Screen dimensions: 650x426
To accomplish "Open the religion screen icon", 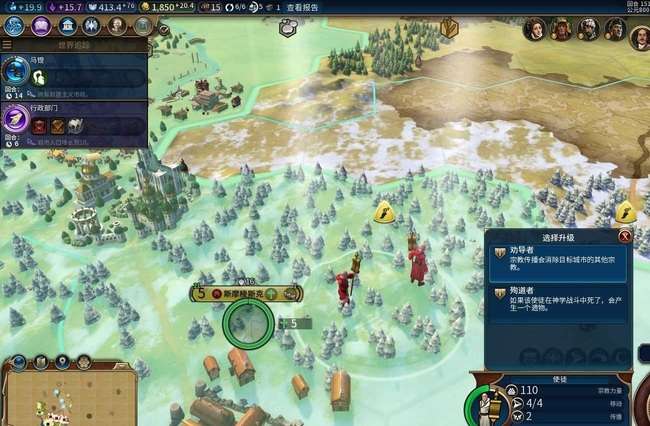I will [92, 25].
